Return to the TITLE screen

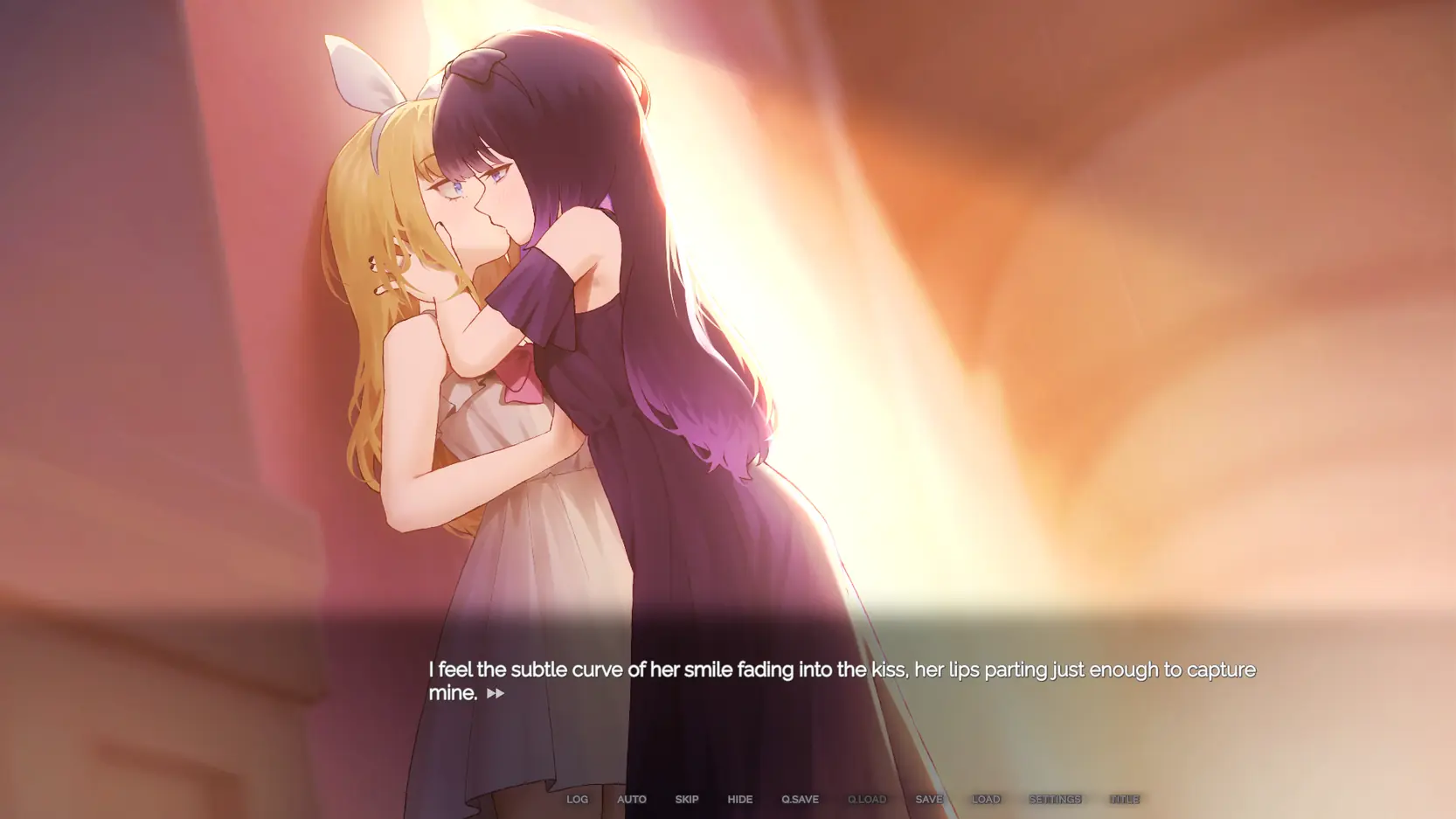pyautogui.click(x=1124, y=799)
